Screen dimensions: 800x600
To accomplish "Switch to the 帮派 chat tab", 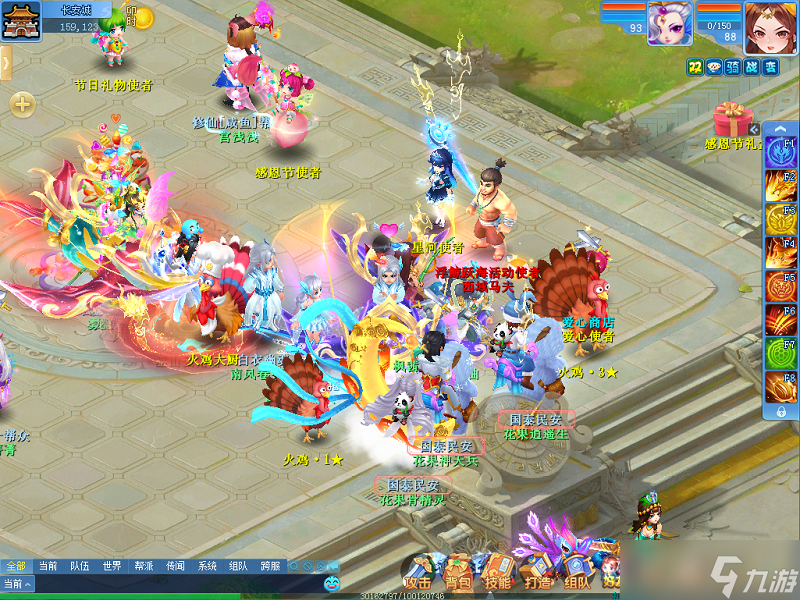I will tap(143, 566).
